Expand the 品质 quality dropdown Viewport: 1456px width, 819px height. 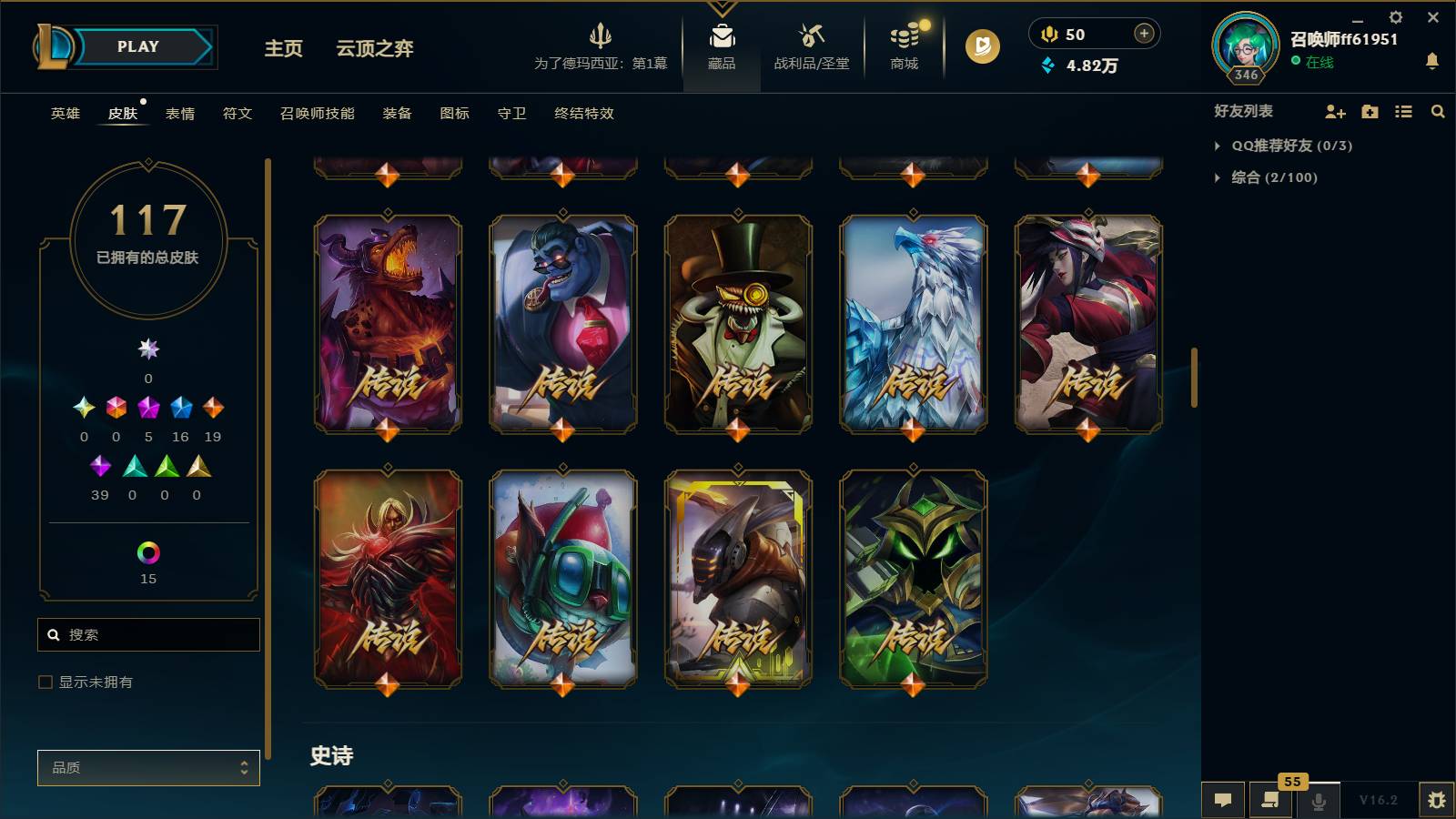148,767
